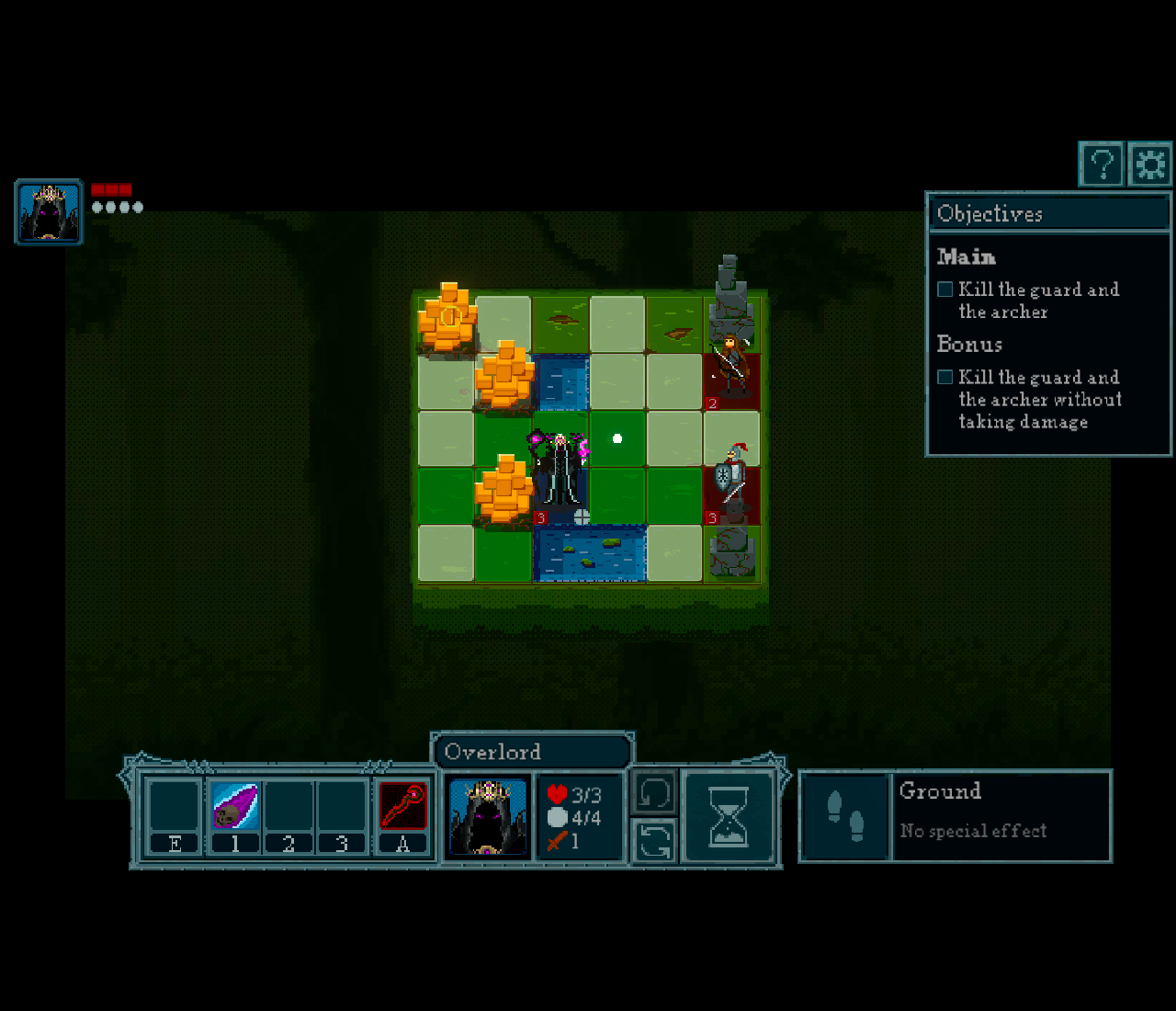1176x1011 pixels.
Task: Undo the last move with the single curved arrow
Action: point(654,792)
